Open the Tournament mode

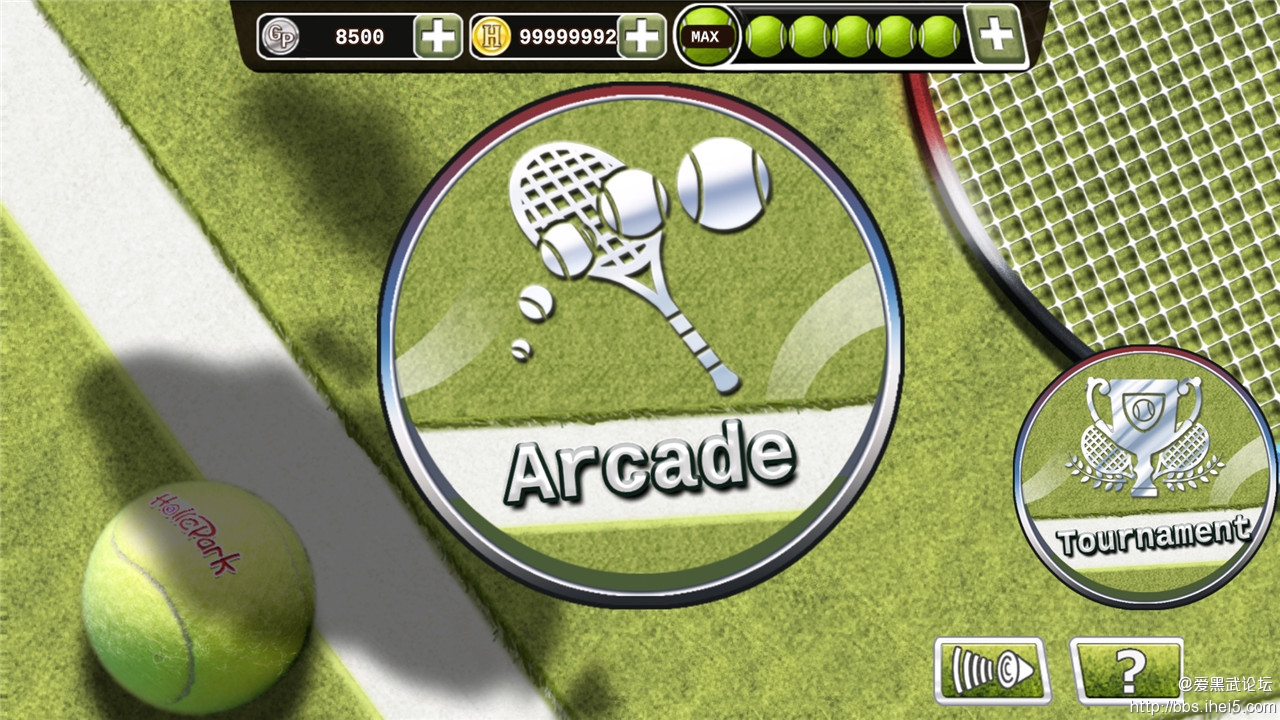coord(1145,475)
